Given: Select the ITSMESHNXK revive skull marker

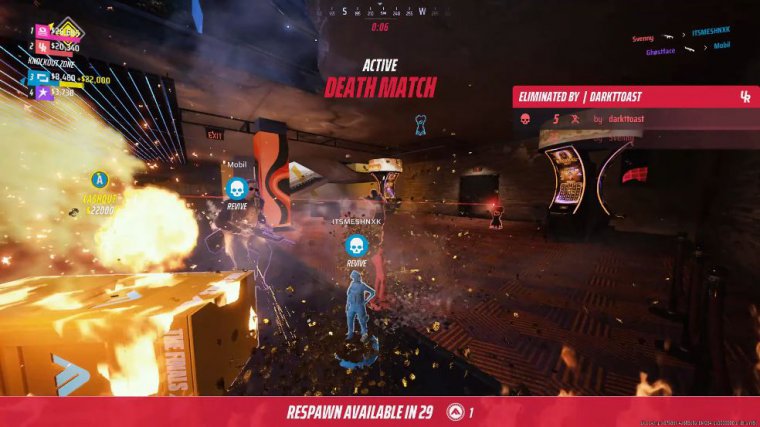Looking at the screenshot, I should point(355,244).
